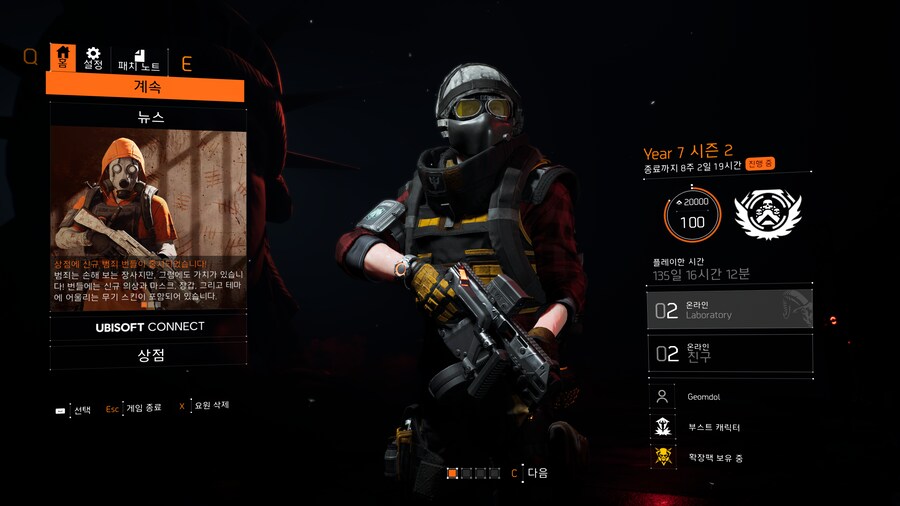Select the Geomdol player profile
The width and height of the screenshot is (900, 506).
pos(729,397)
